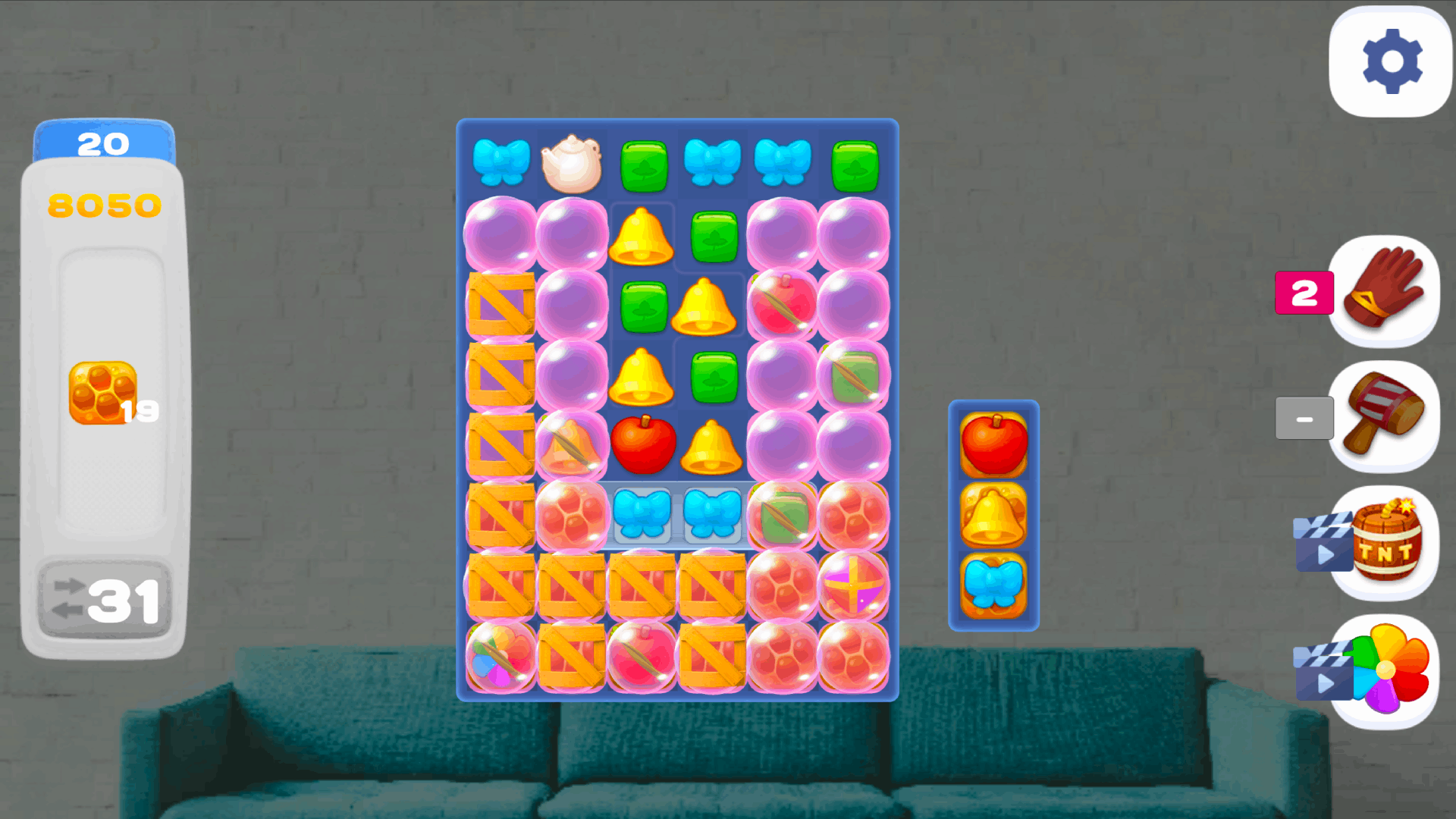Open the settings gear
The width and height of the screenshot is (1456, 819).
pyautogui.click(x=1390, y=62)
